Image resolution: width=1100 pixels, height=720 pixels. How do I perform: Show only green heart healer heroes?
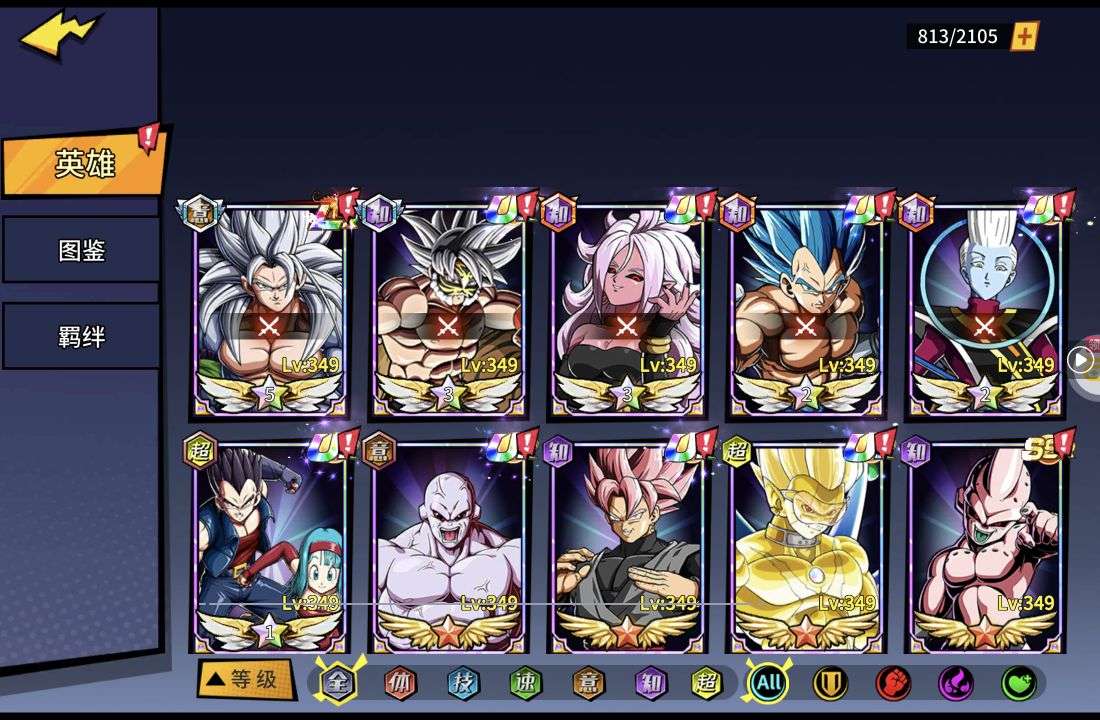[1019, 683]
